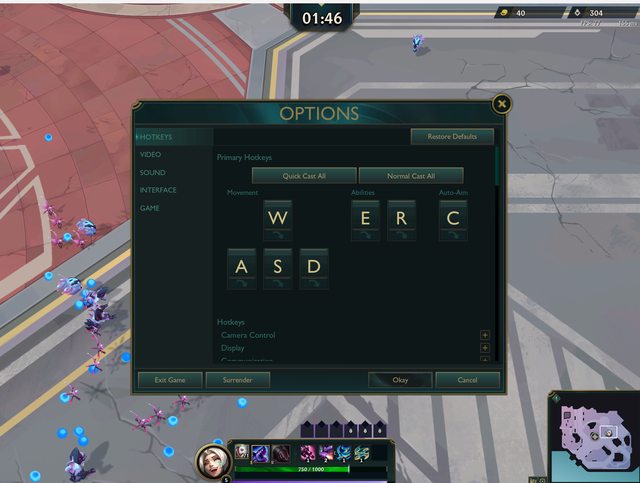
Task: Go to the Game settings tab
Action: [x=149, y=208]
